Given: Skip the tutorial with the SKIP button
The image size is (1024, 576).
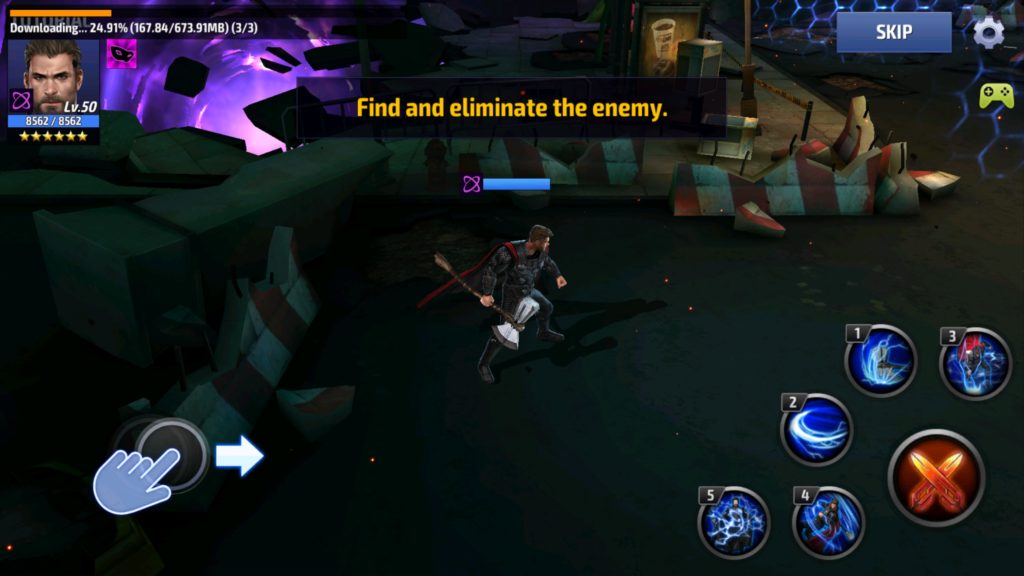Looking at the screenshot, I should click(893, 32).
